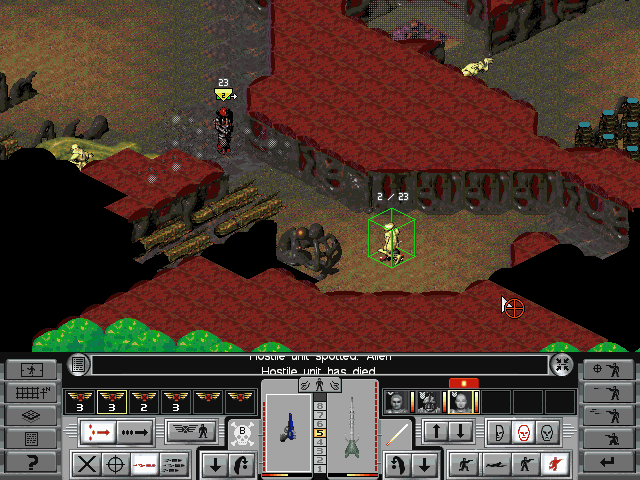Click the X cease-fire button
This screenshot has height=480, width=640.
pos(87,464)
